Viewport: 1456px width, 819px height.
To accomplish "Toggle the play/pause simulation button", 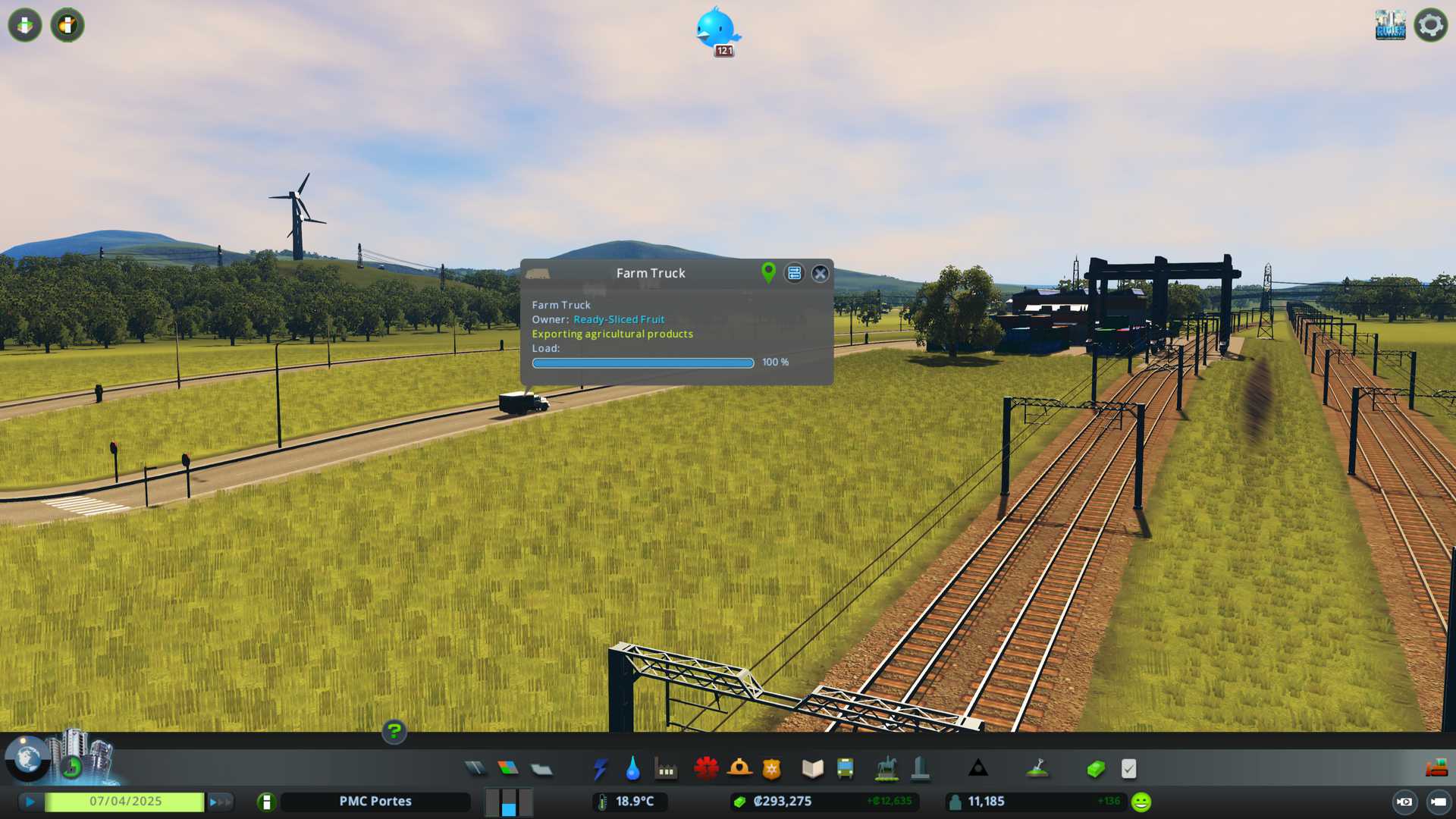I will (x=30, y=802).
